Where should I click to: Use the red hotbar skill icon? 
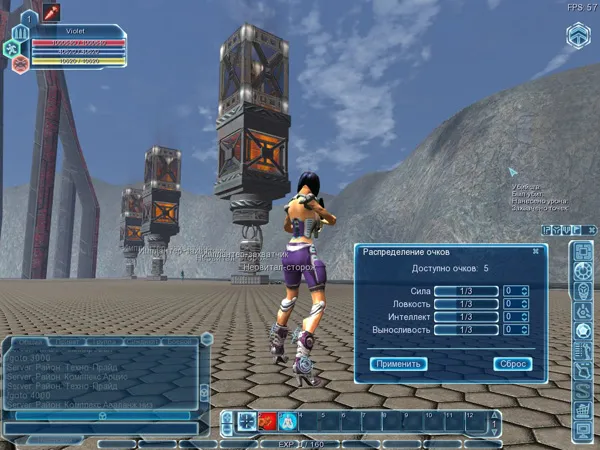267,421
